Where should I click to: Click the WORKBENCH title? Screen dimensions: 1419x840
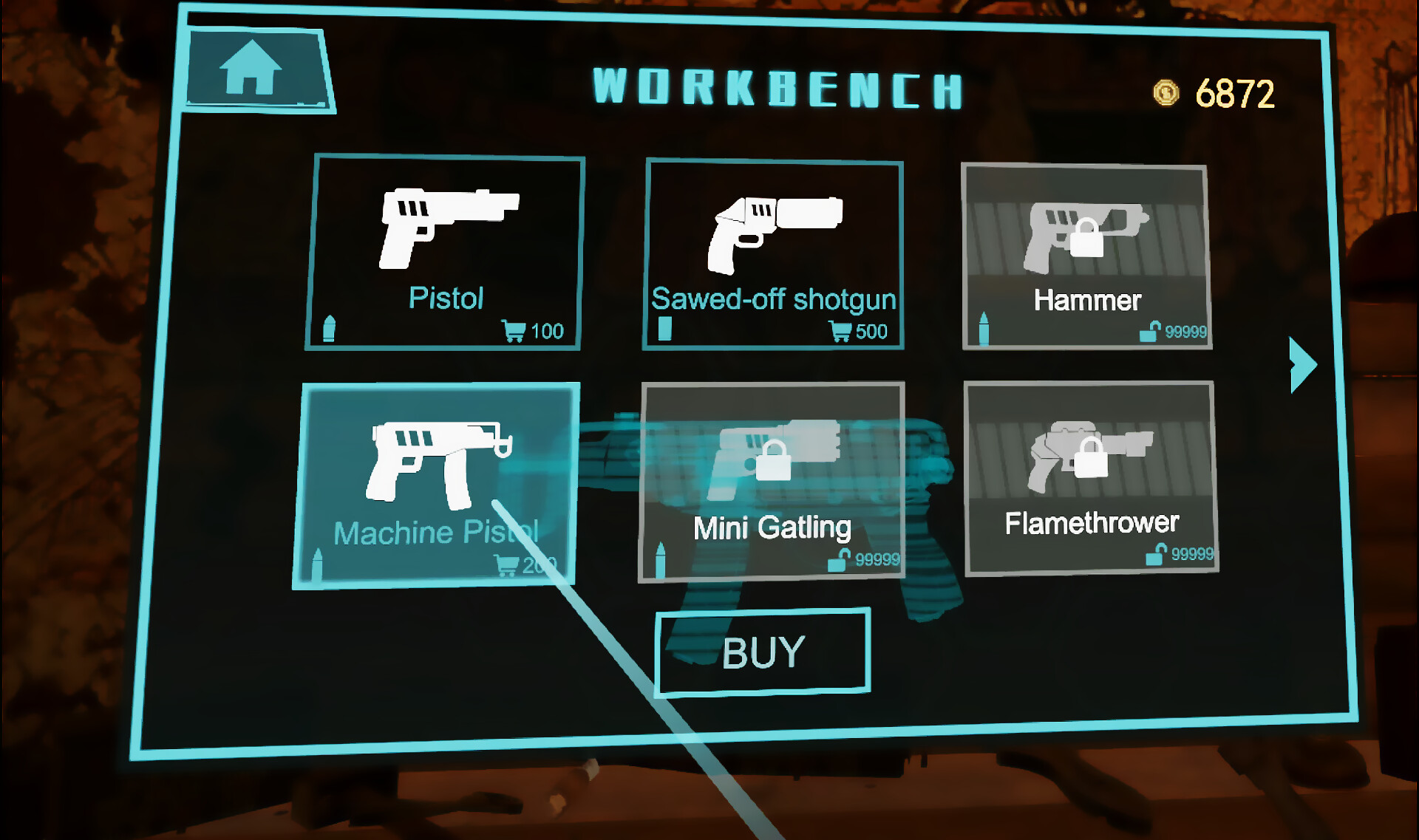776,87
